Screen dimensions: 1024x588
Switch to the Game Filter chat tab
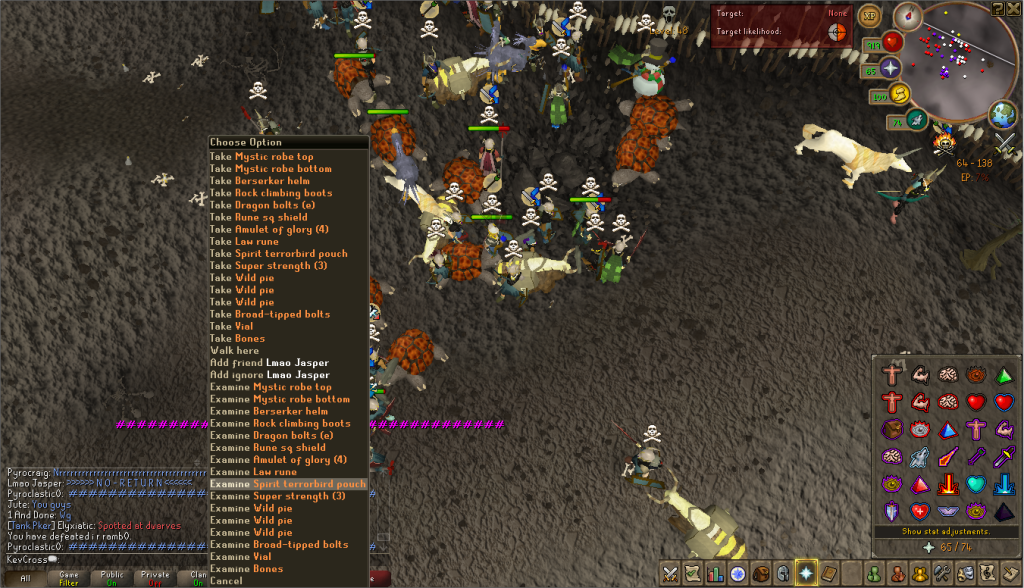(68, 579)
